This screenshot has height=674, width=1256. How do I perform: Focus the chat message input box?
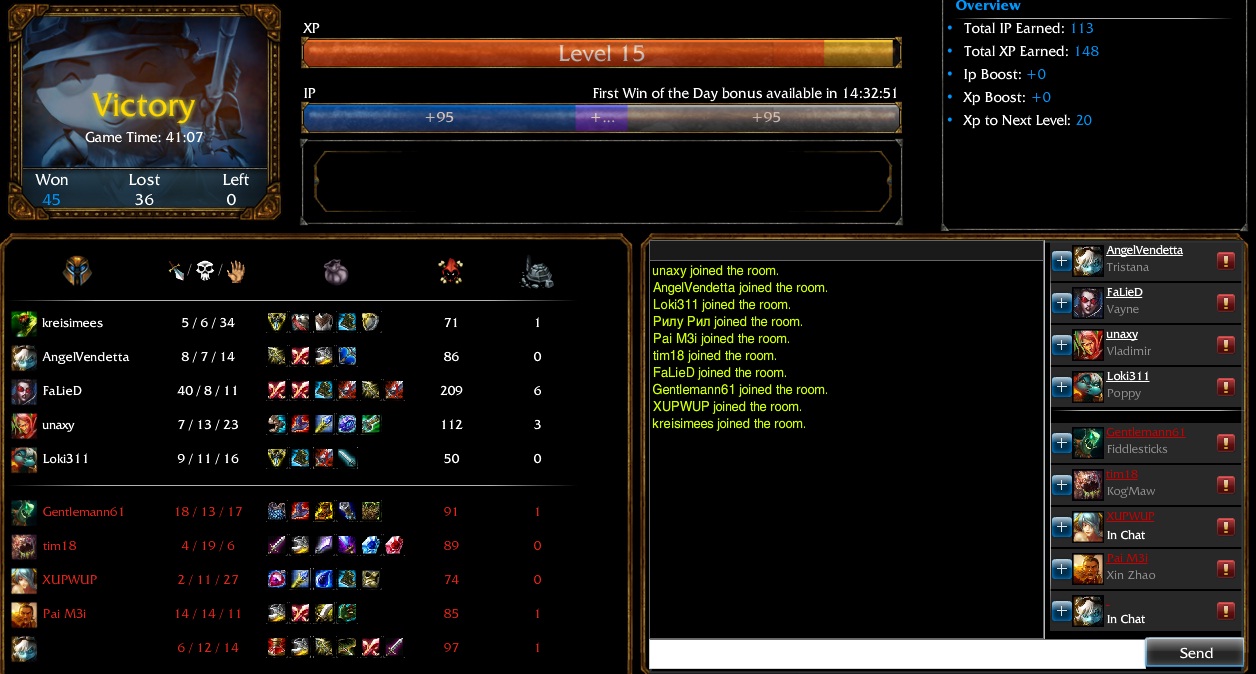[x=896, y=654]
